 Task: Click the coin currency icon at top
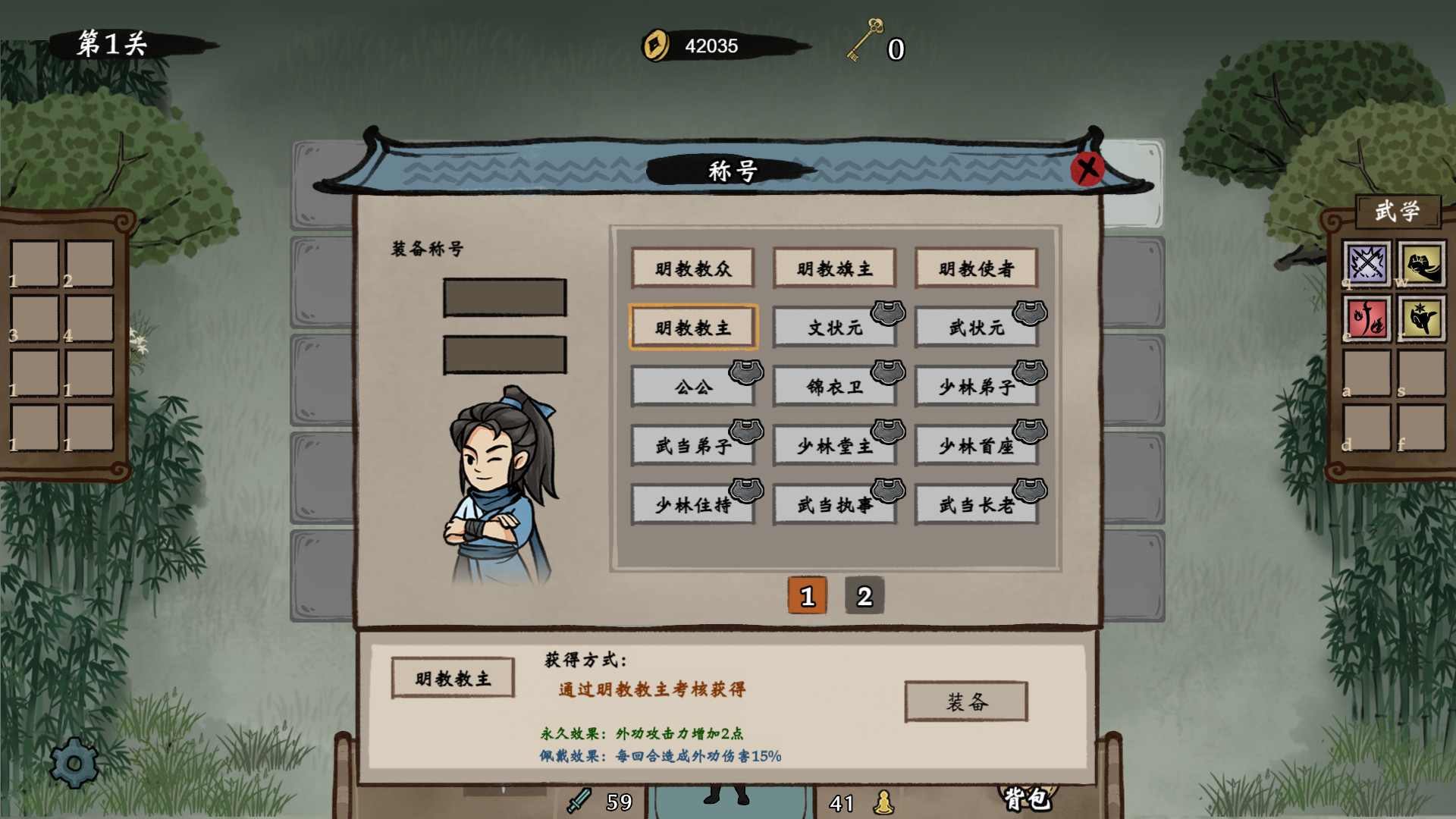pyautogui.click(x=657, y=46)
